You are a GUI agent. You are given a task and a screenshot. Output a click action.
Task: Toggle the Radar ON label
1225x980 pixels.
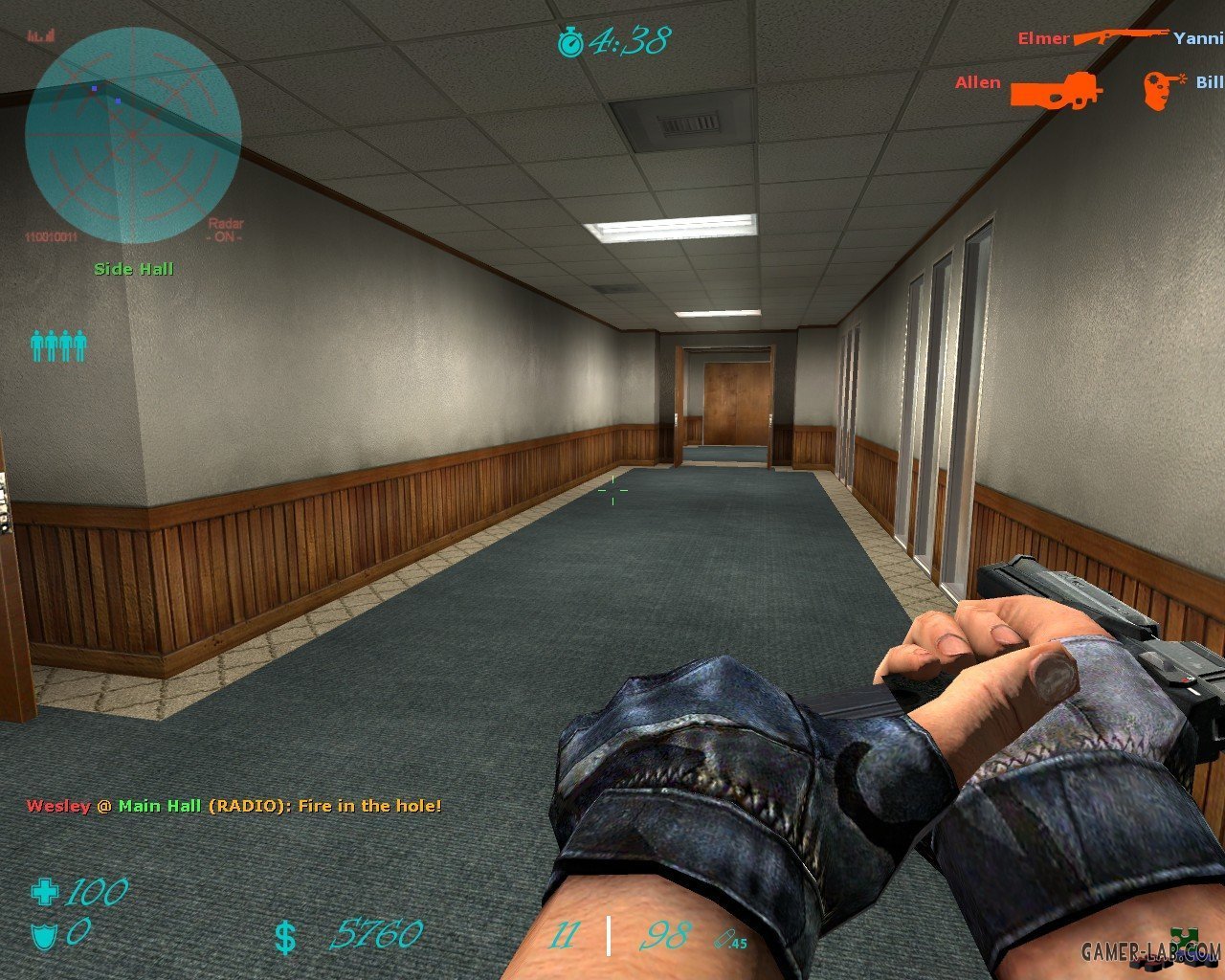click(x=226, y=231)
